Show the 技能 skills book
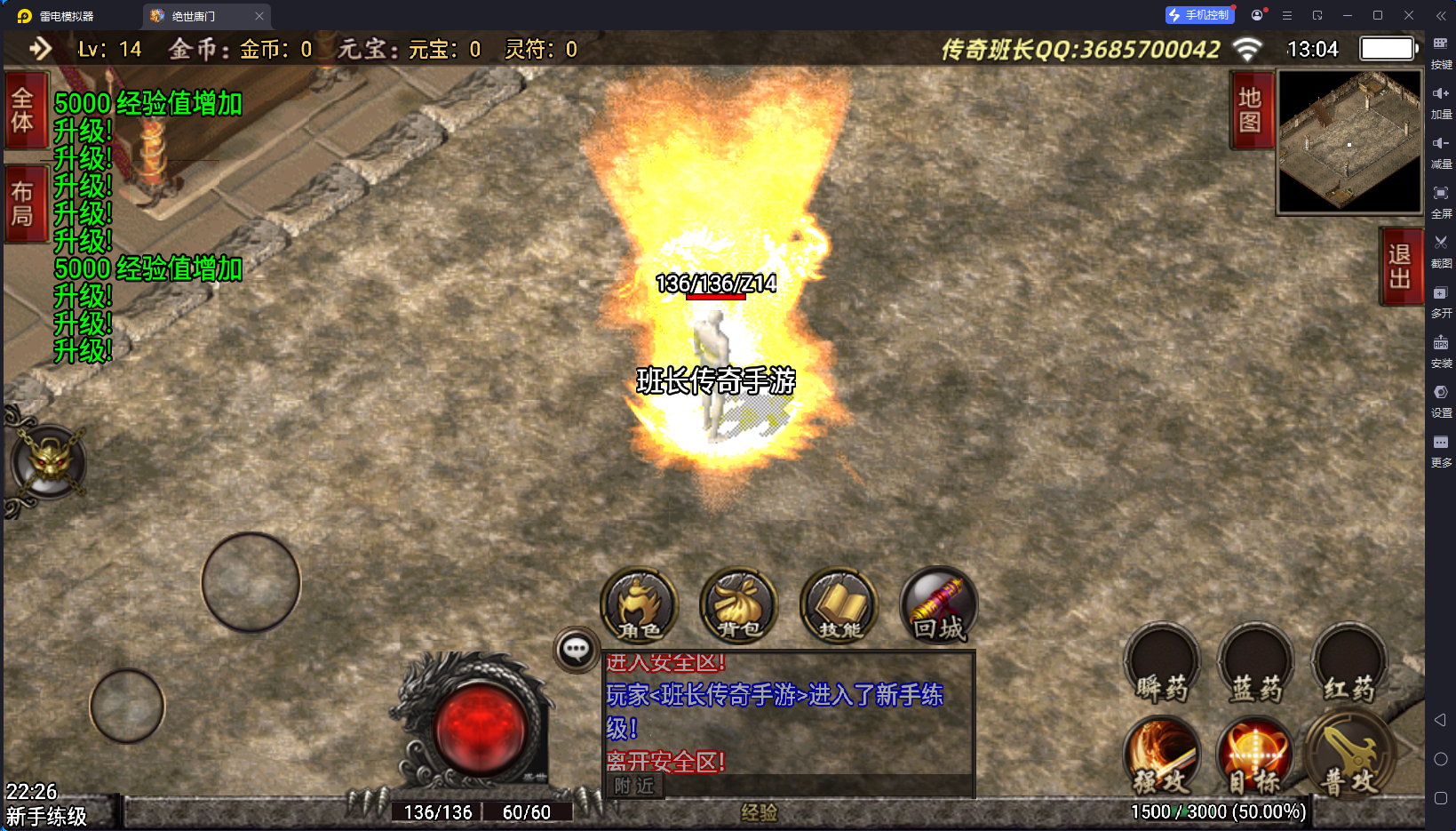This screenshot has height=831, width=1456. pos(839,606)
